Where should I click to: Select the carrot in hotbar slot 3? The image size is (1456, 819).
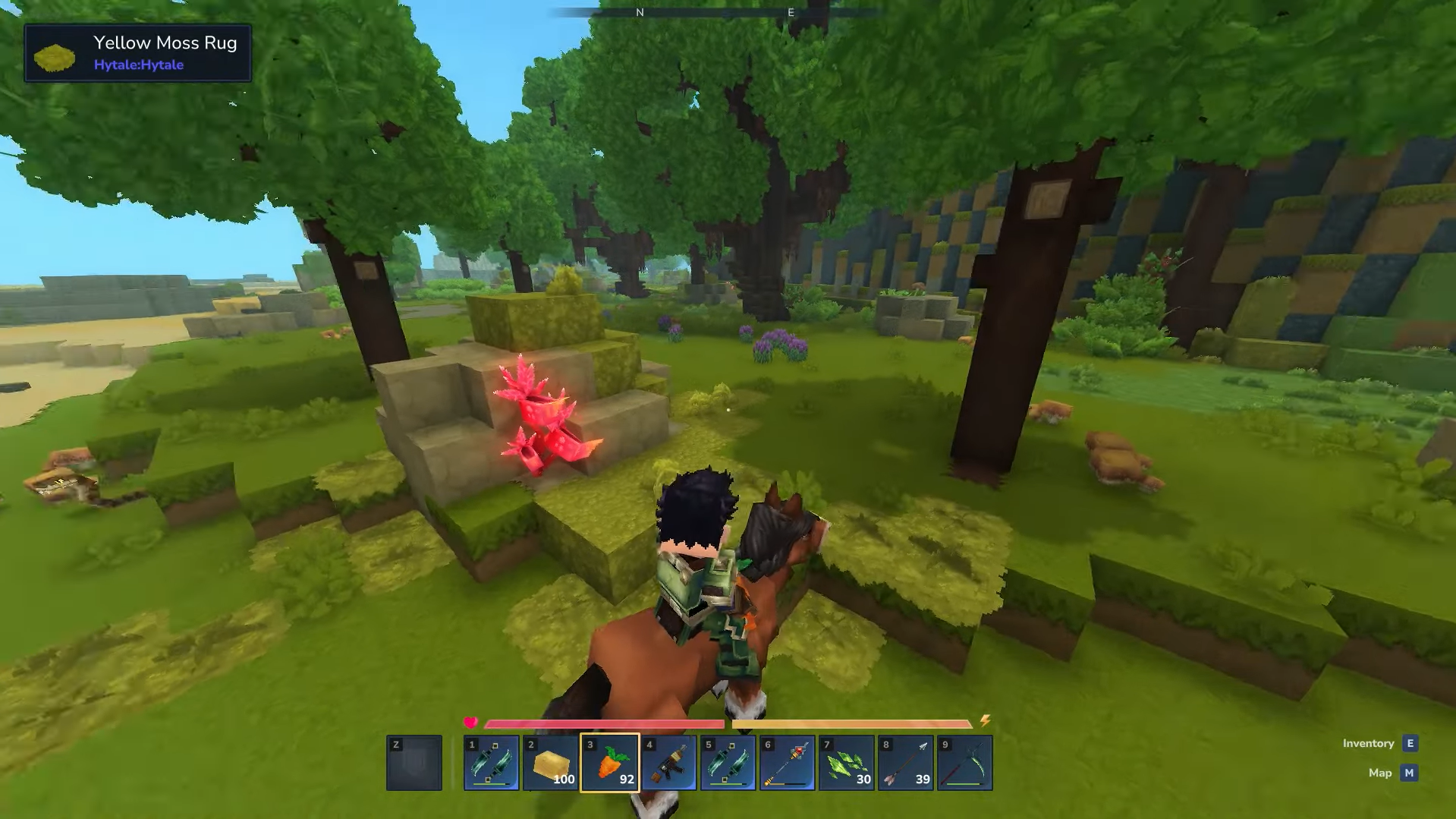(611, 762)
